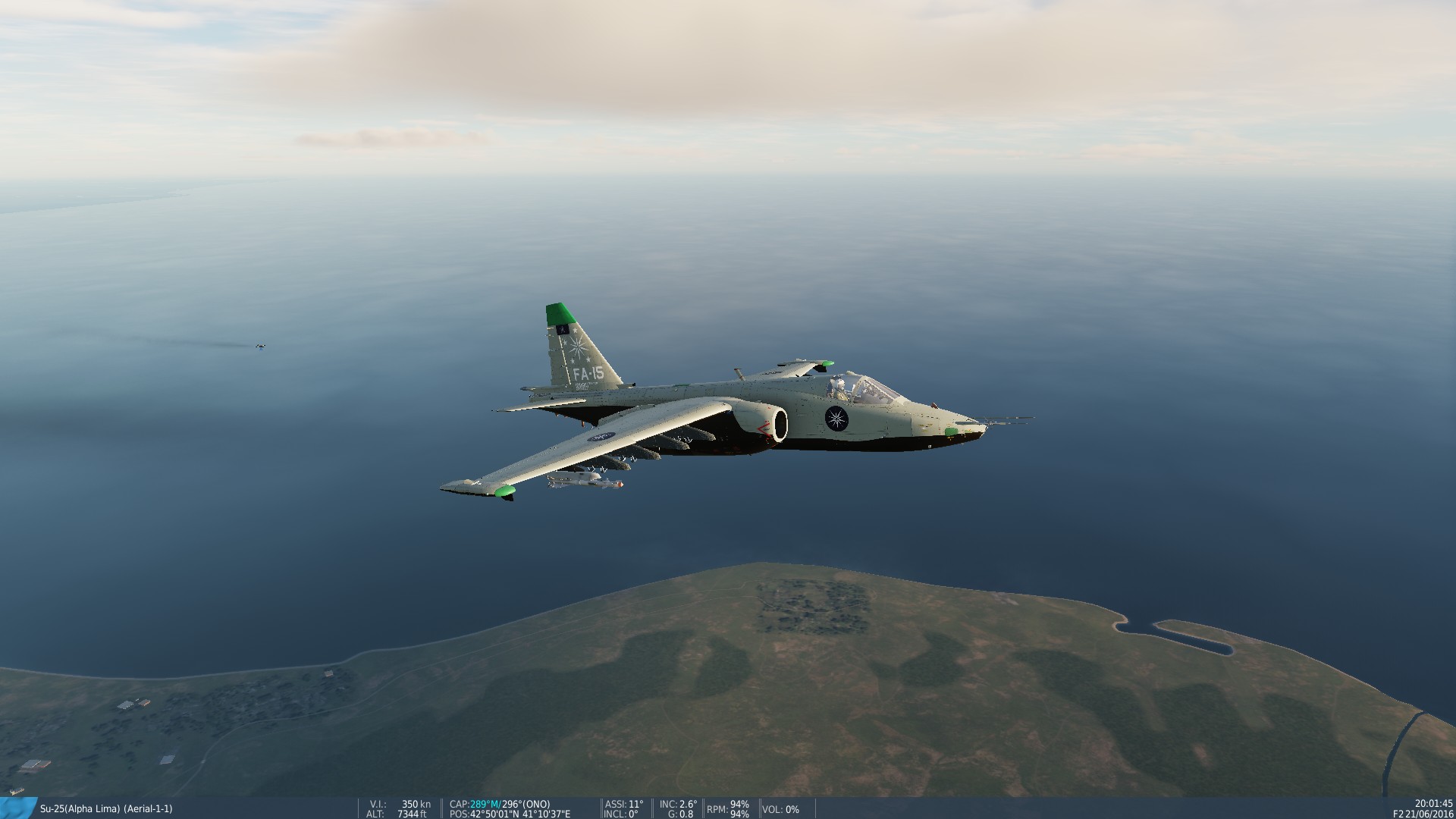This screenshot has height=819, width=1456.
Task: Toggle the INCL inclination field showing 0°
Action: (622, 814)
